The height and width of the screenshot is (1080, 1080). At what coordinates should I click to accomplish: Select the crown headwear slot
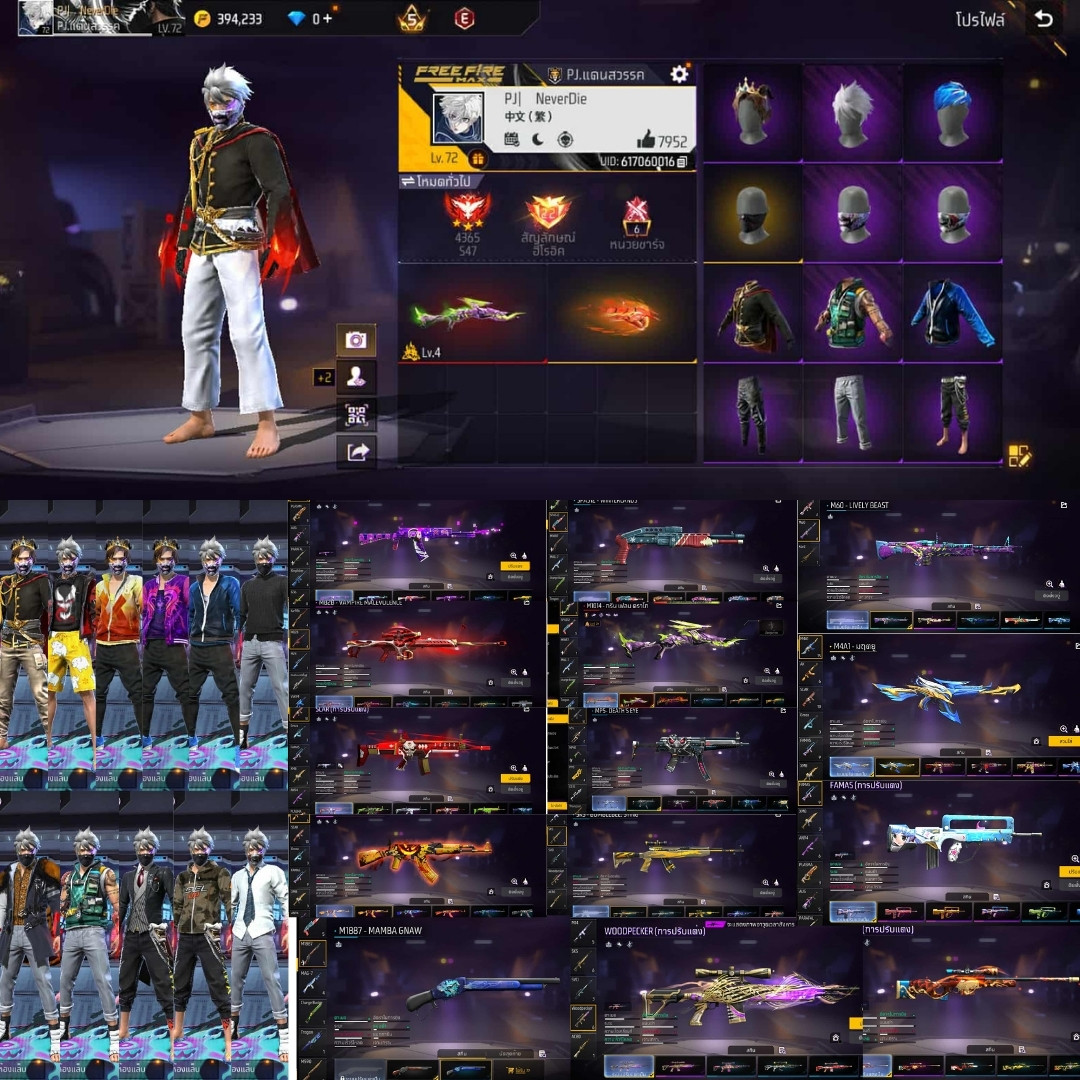pos(752,112)
